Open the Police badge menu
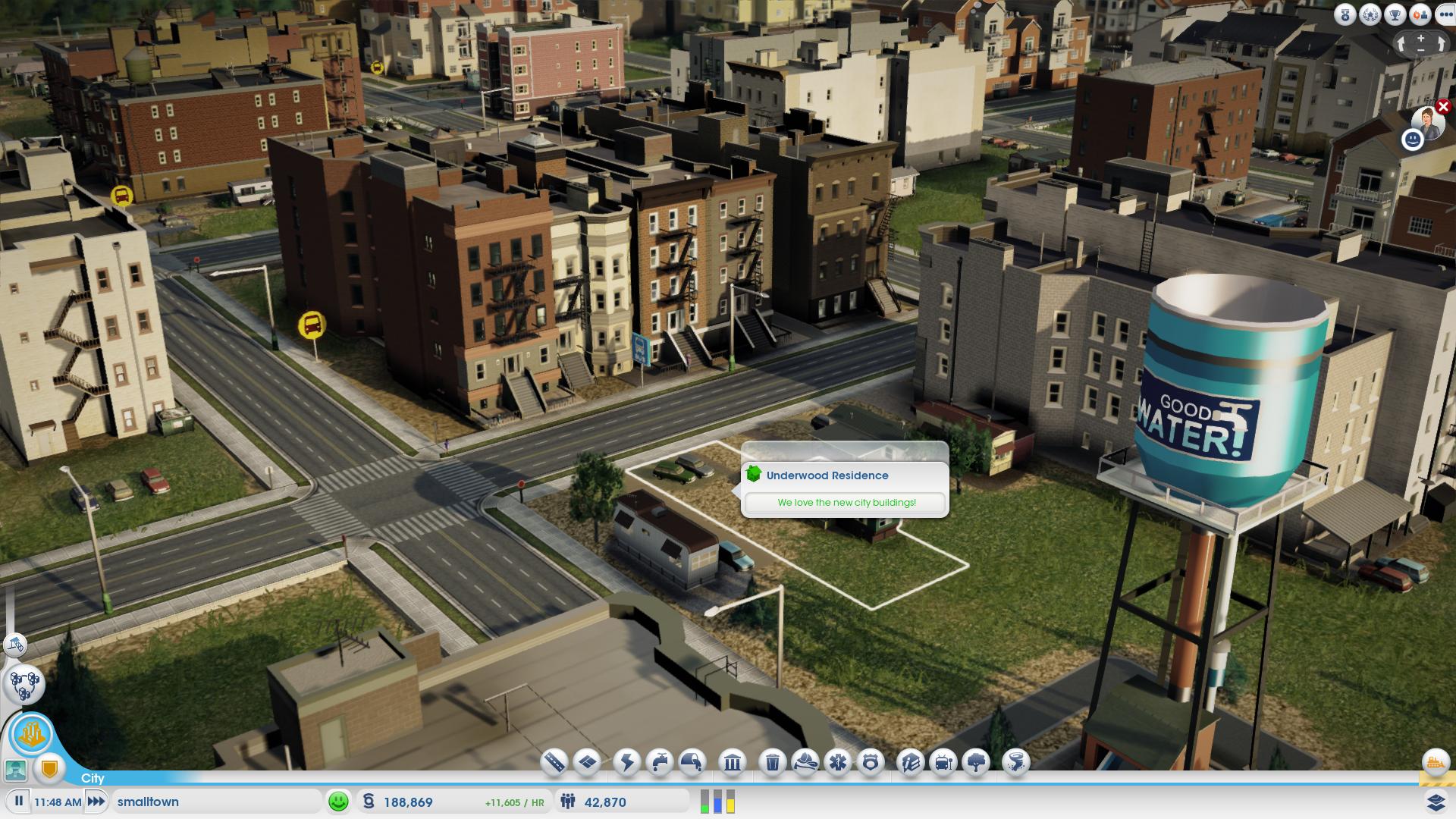1456x819 pixels. coord(871,761)
